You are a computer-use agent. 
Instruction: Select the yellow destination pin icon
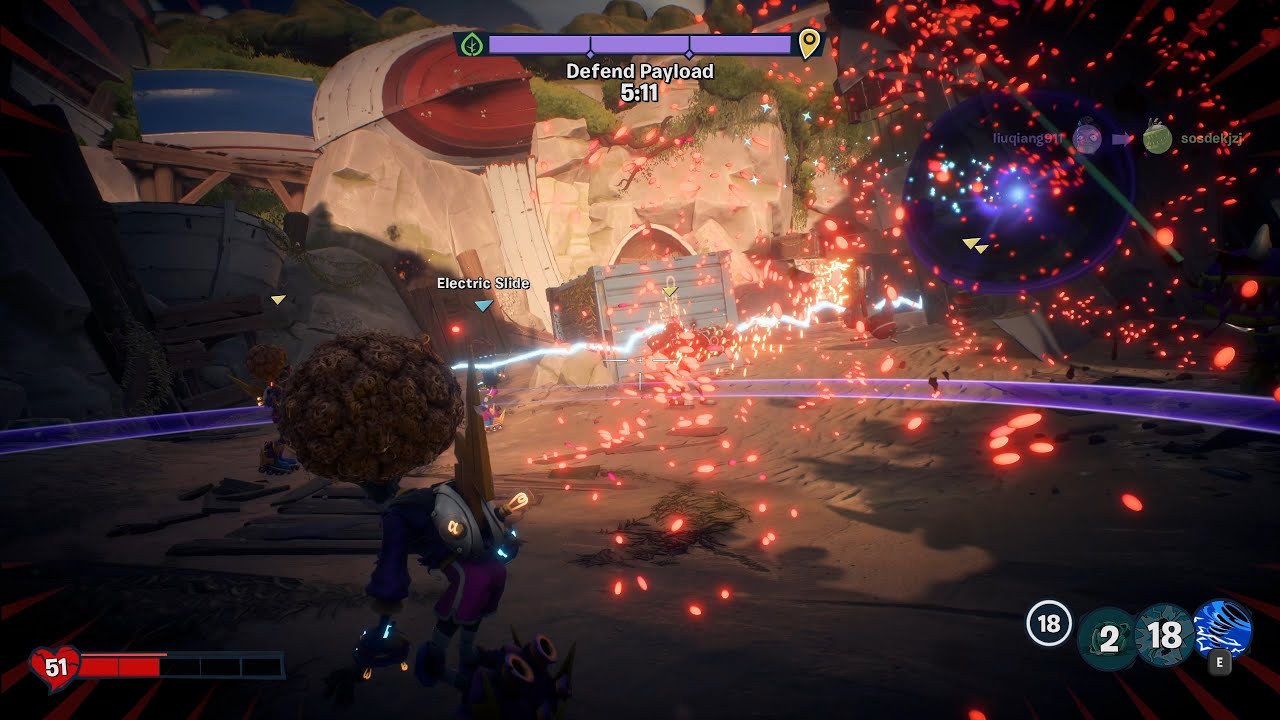pos(809,44)
